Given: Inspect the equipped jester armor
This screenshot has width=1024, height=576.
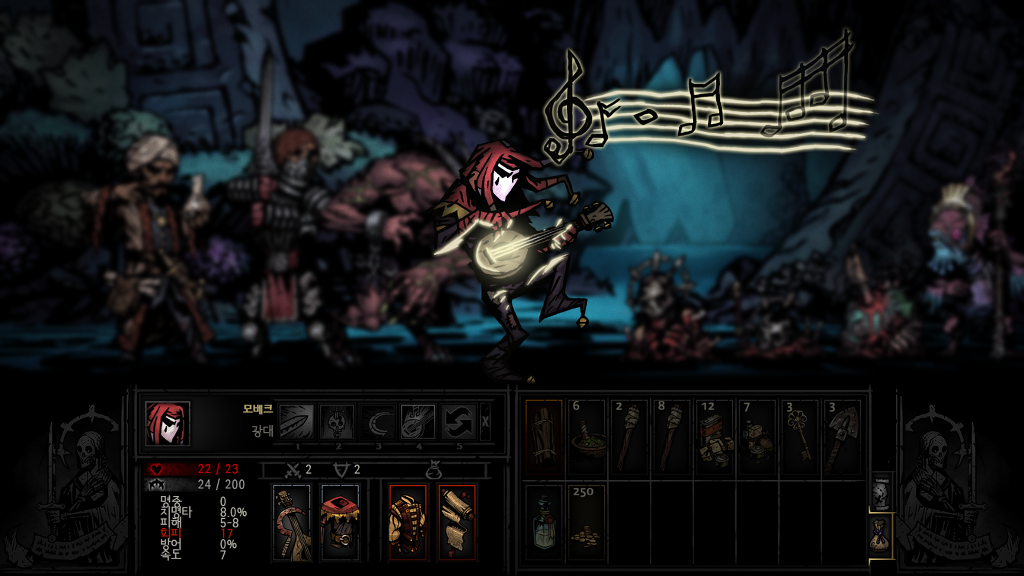Looking at the screenshot, I should click(x=340, y=522).
